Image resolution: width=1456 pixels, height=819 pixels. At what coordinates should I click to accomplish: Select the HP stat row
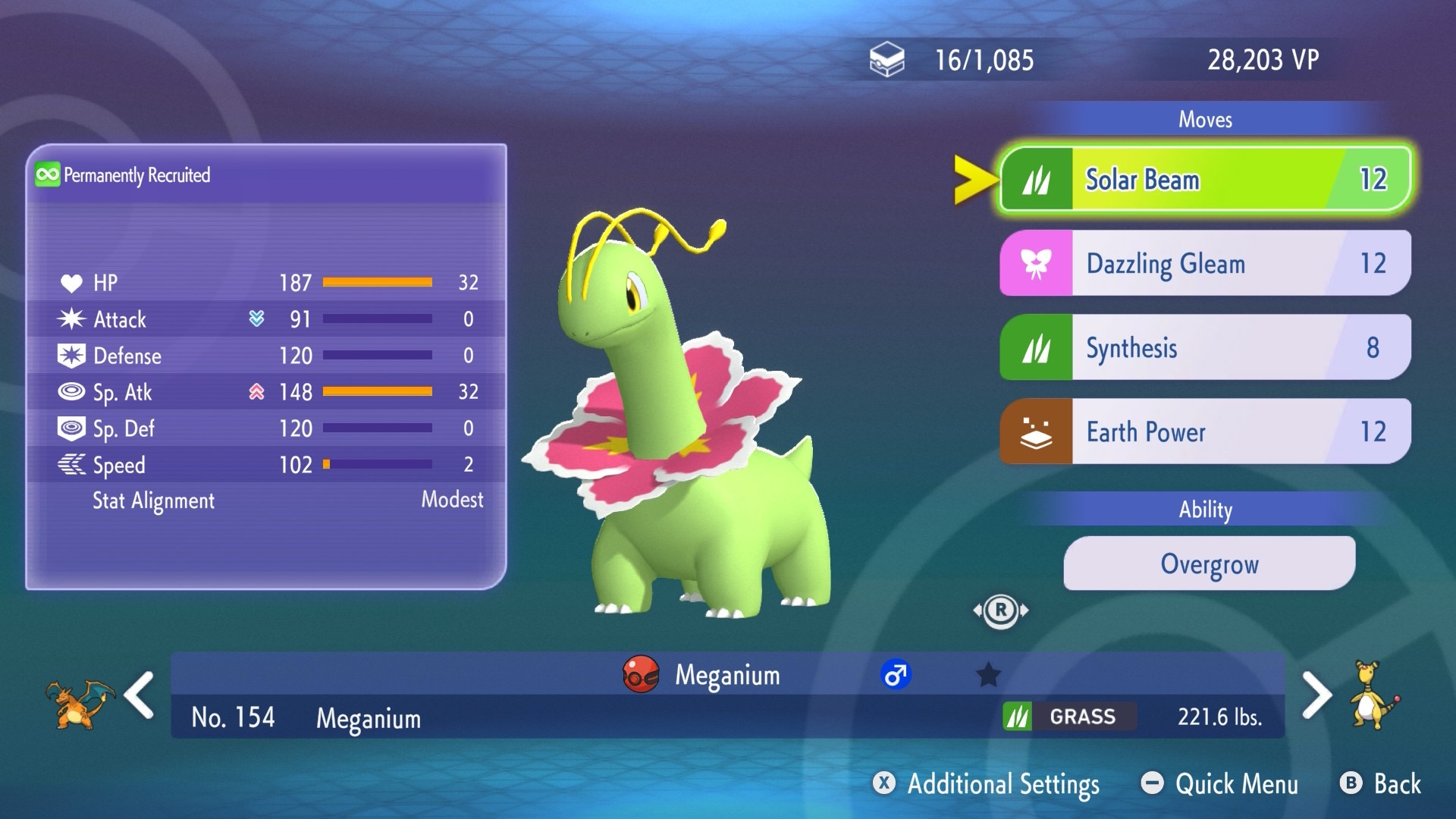(x=266, y=283)
